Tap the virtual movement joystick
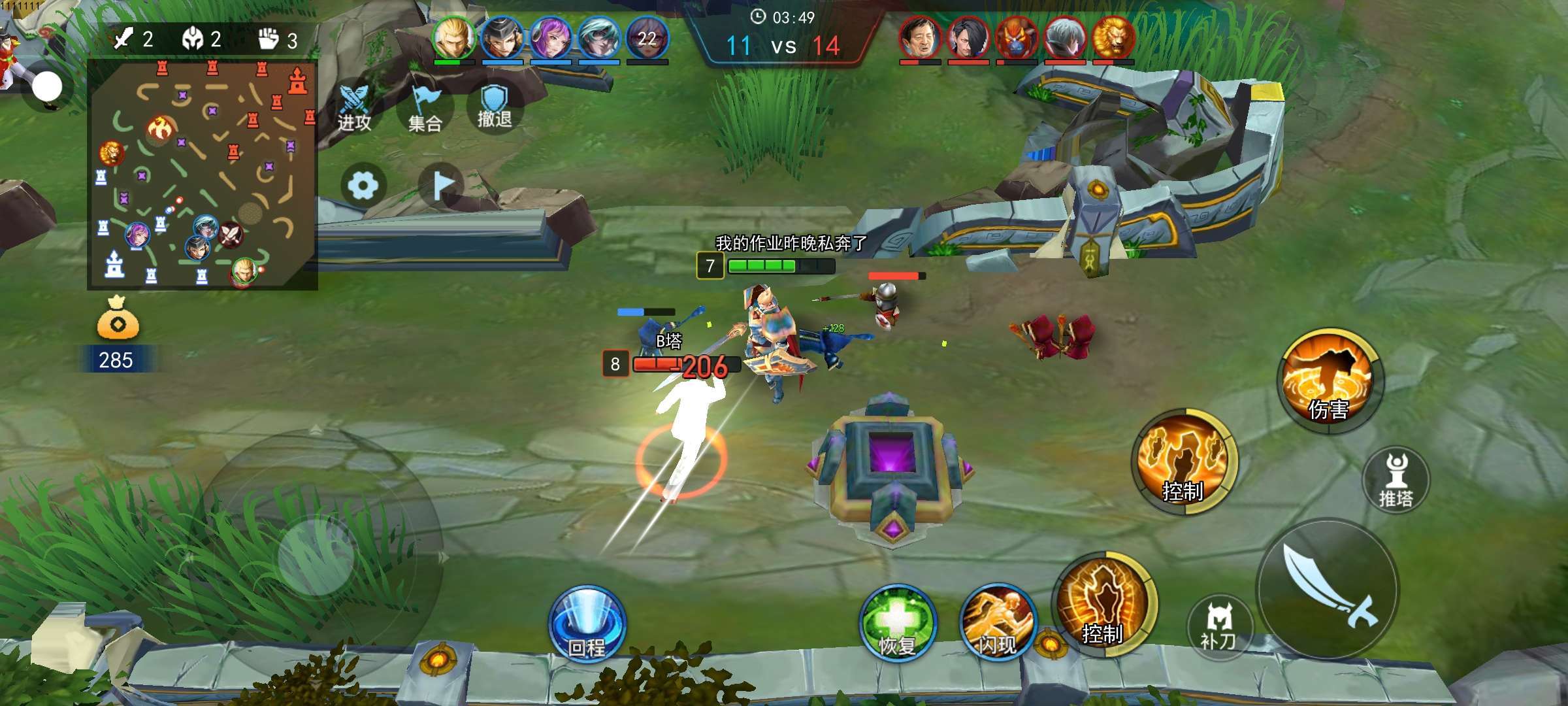The image size is (1568, 706). click(x=316, y=557)
